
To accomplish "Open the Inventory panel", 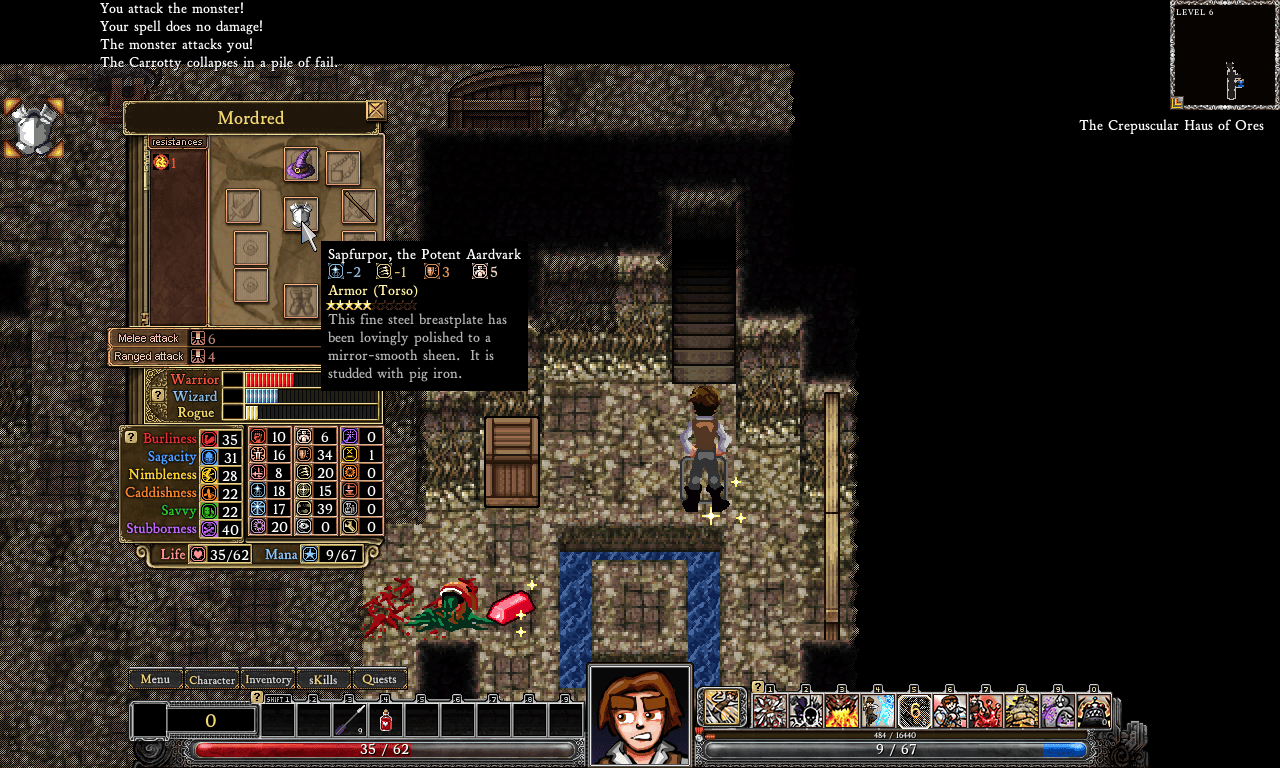I will pyautogui.click(x=268, y=679).
